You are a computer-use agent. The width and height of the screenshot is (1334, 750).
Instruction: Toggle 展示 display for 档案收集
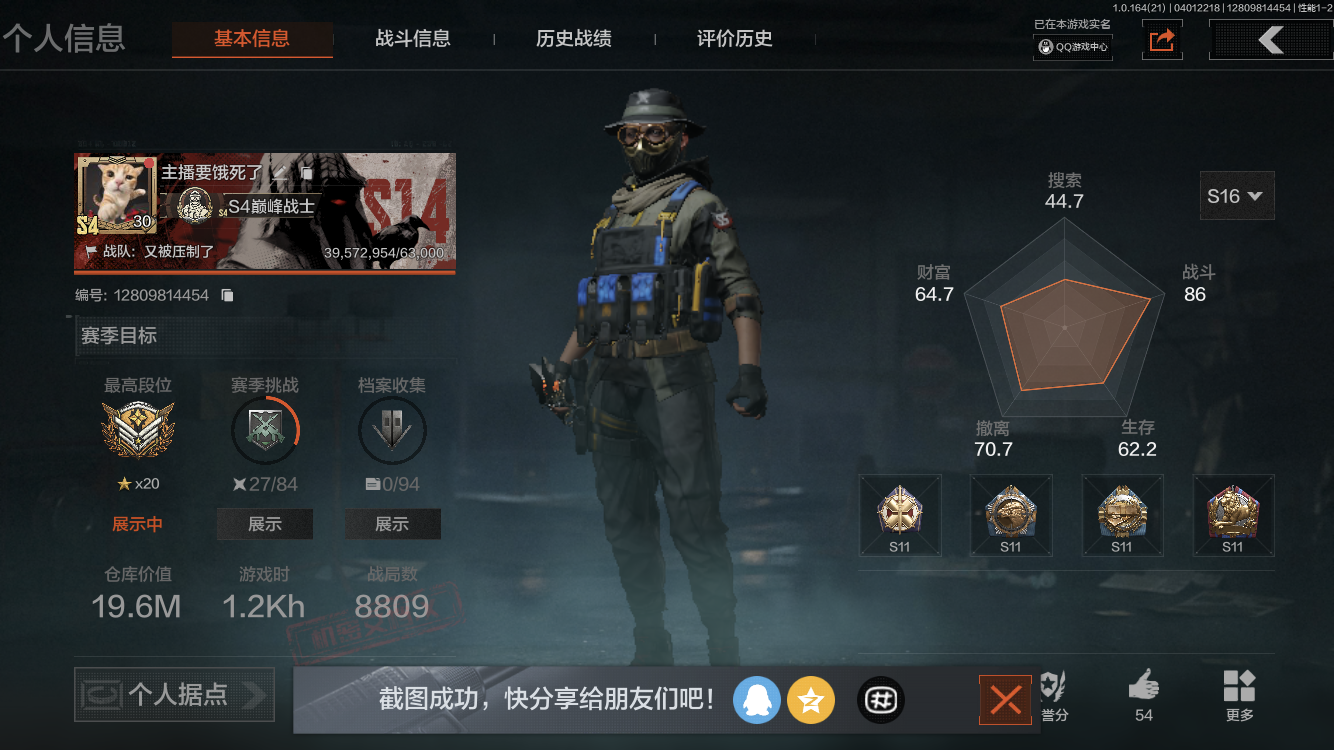point(392,523)
